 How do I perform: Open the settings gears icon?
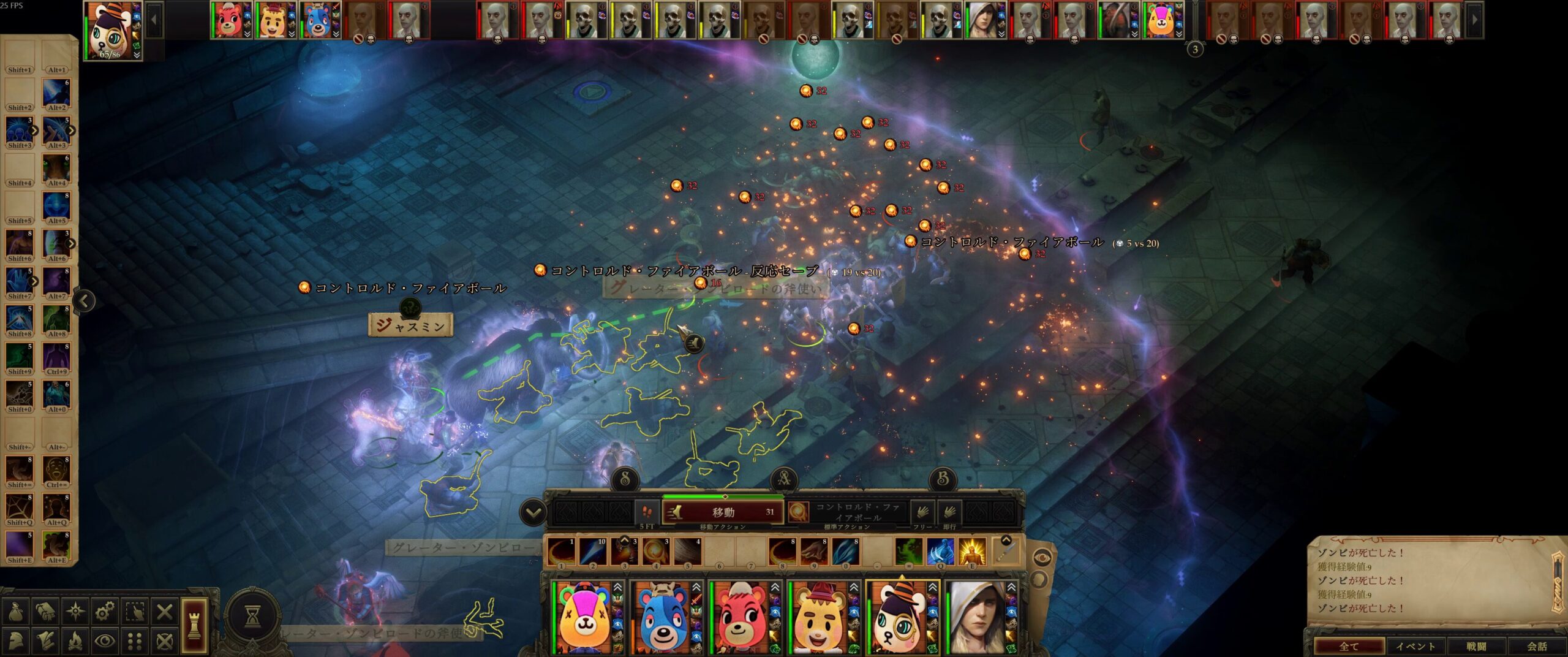[x=105, y=611]
